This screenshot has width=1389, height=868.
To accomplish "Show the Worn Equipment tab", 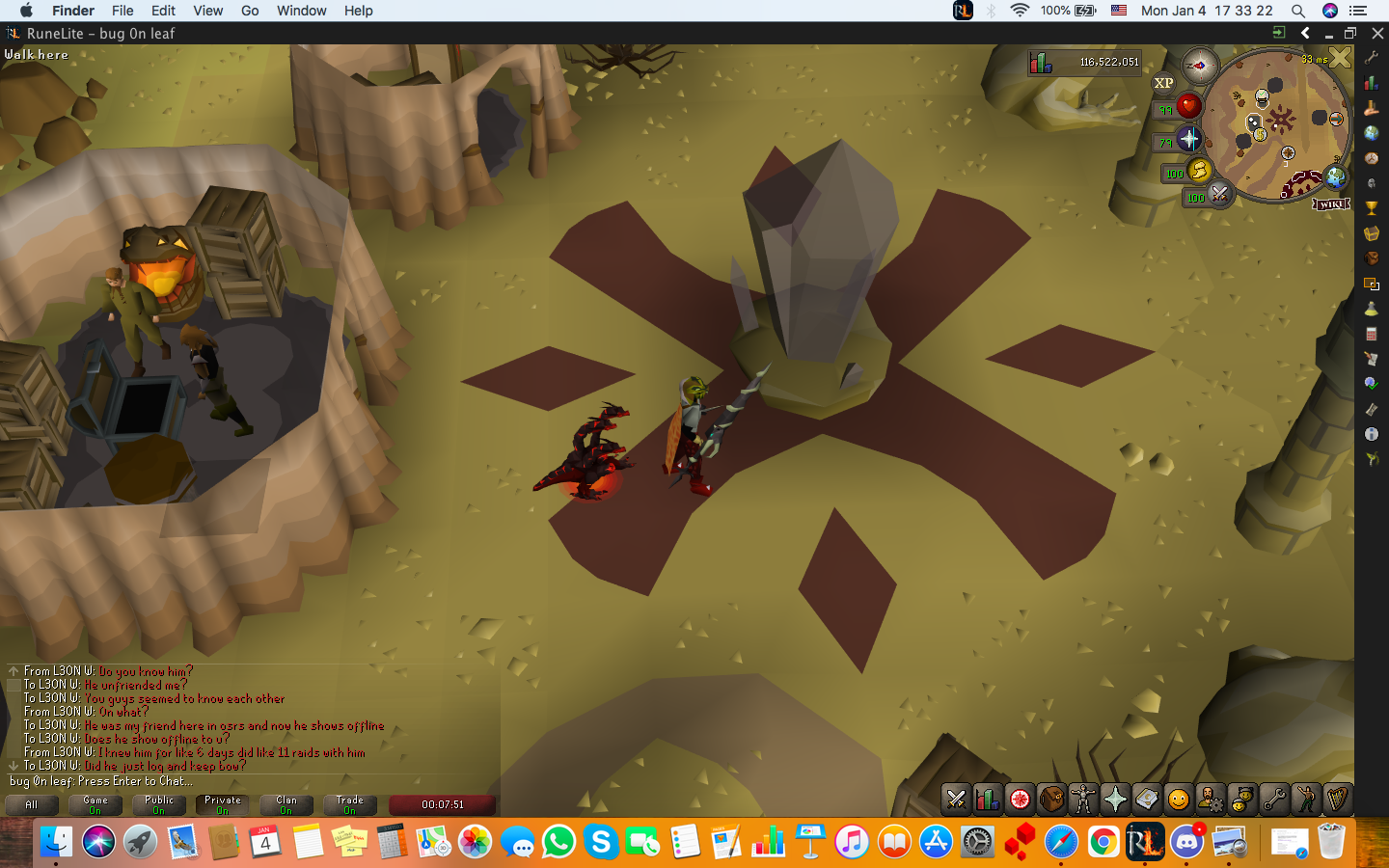I will [1083, 800].
